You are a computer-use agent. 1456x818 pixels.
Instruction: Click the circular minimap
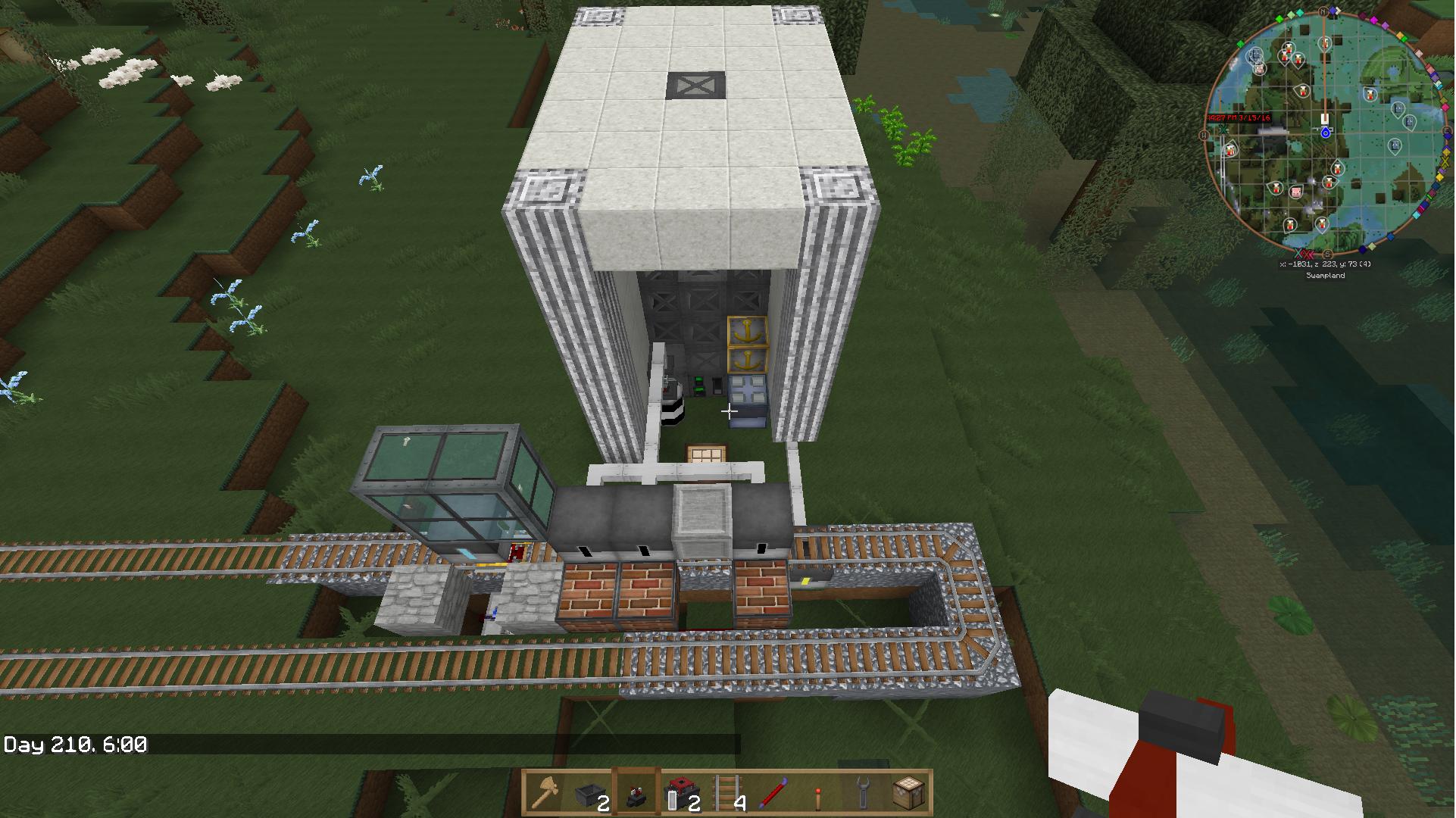(1326, 133)
